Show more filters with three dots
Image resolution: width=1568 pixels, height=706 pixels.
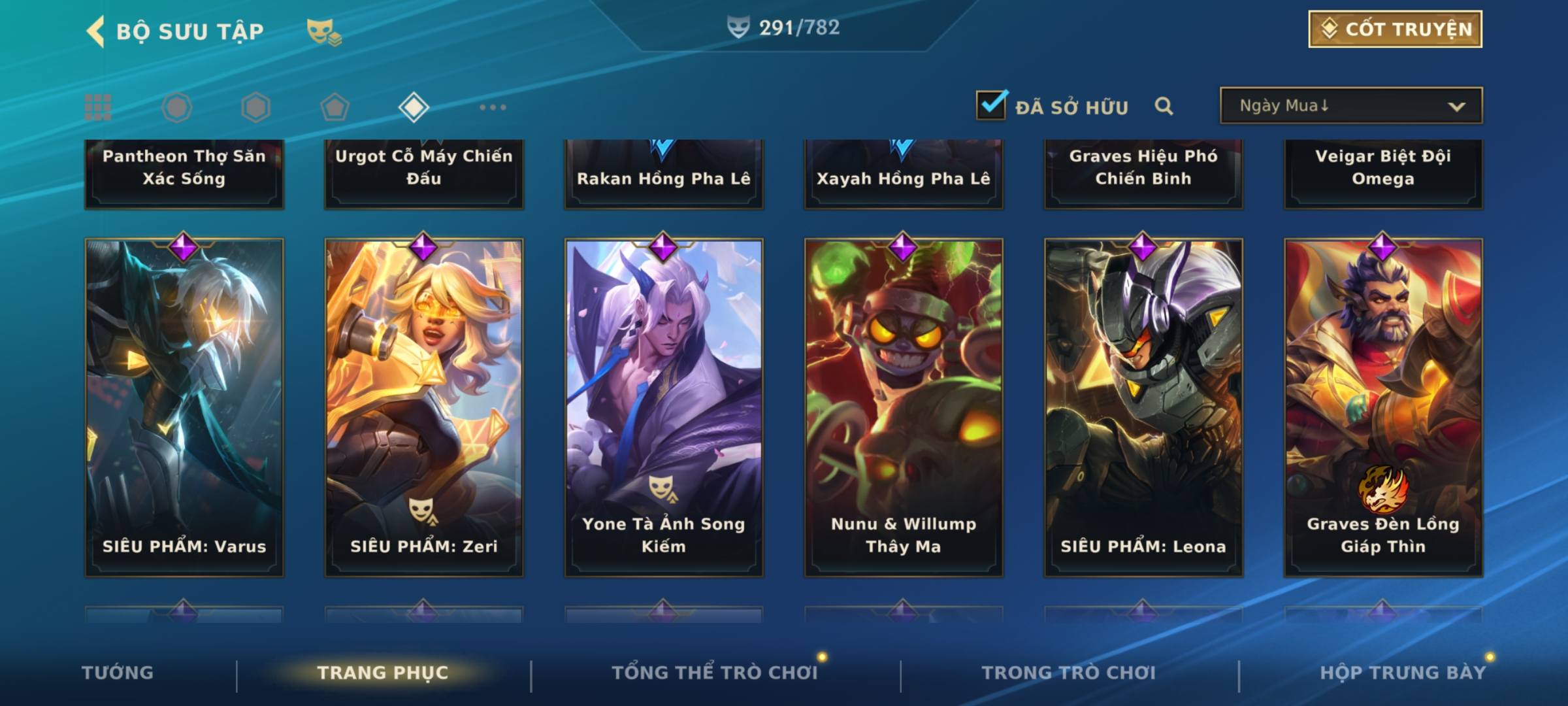(x=493, y=107)
